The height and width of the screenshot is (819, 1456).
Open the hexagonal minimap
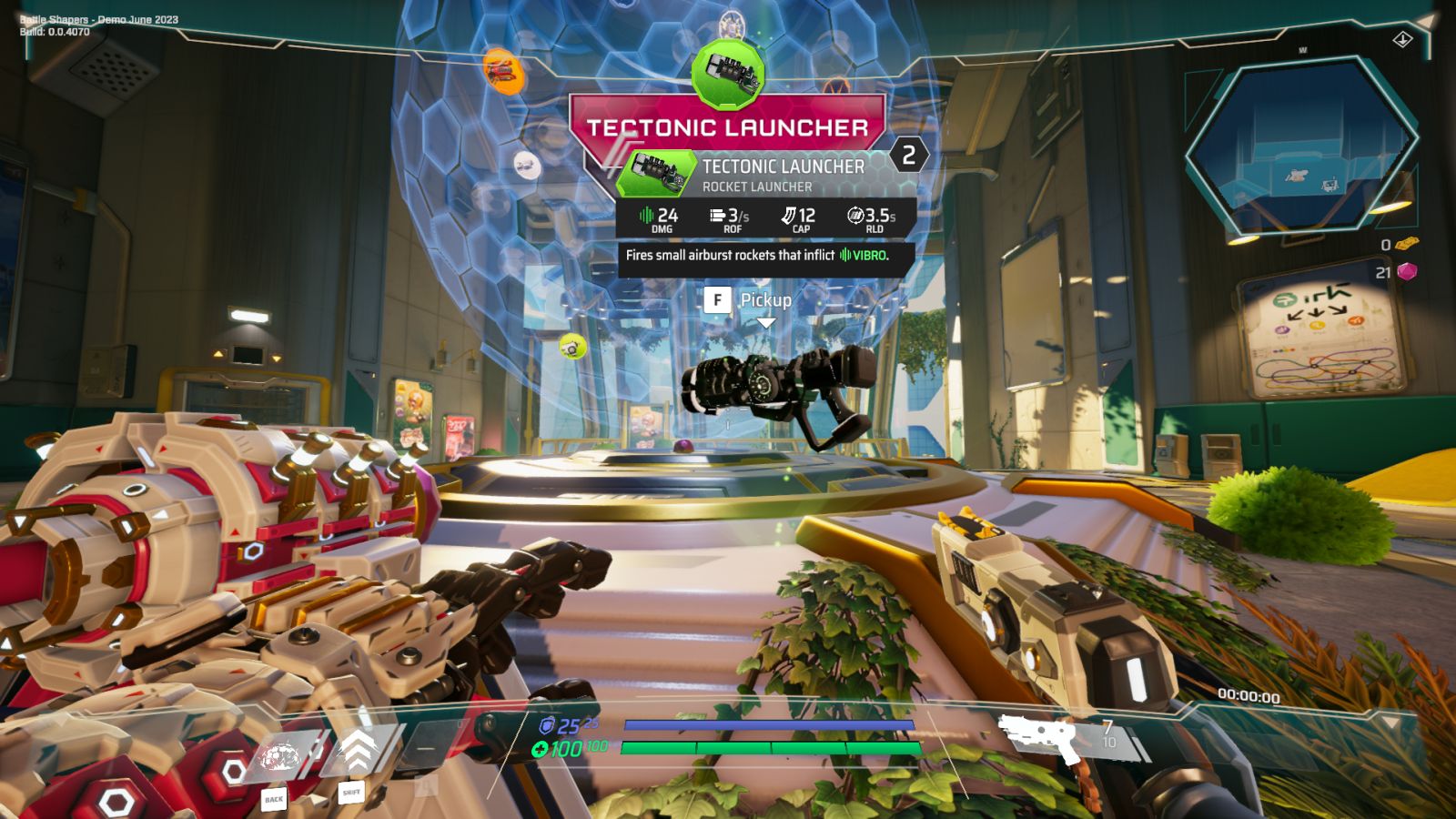click(x=1301, y=146)
